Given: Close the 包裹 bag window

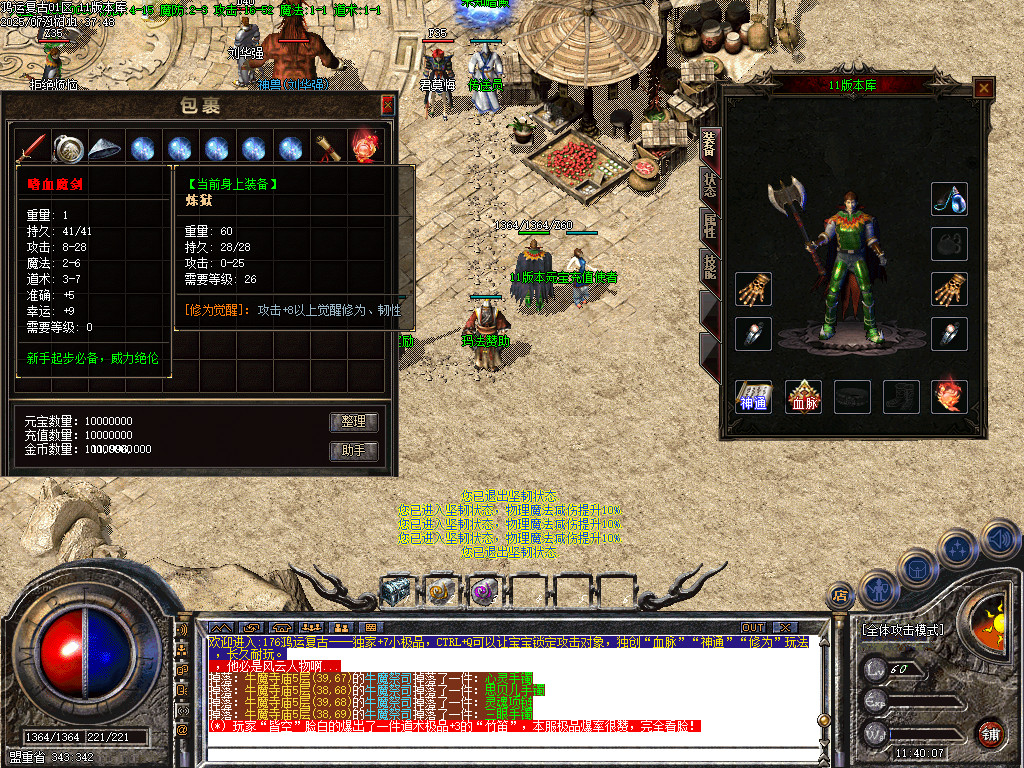Looking at the screenshot, I should coord(388,104).
